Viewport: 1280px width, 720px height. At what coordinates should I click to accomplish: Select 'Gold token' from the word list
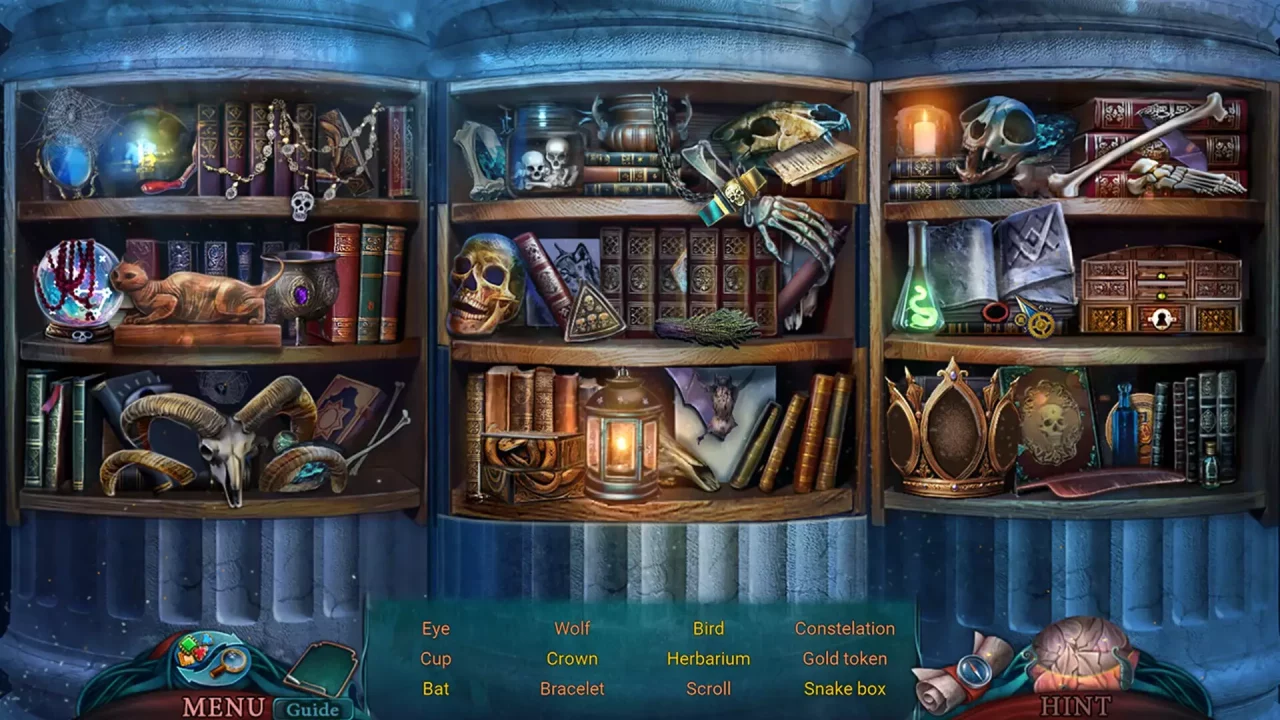(845, 658)
